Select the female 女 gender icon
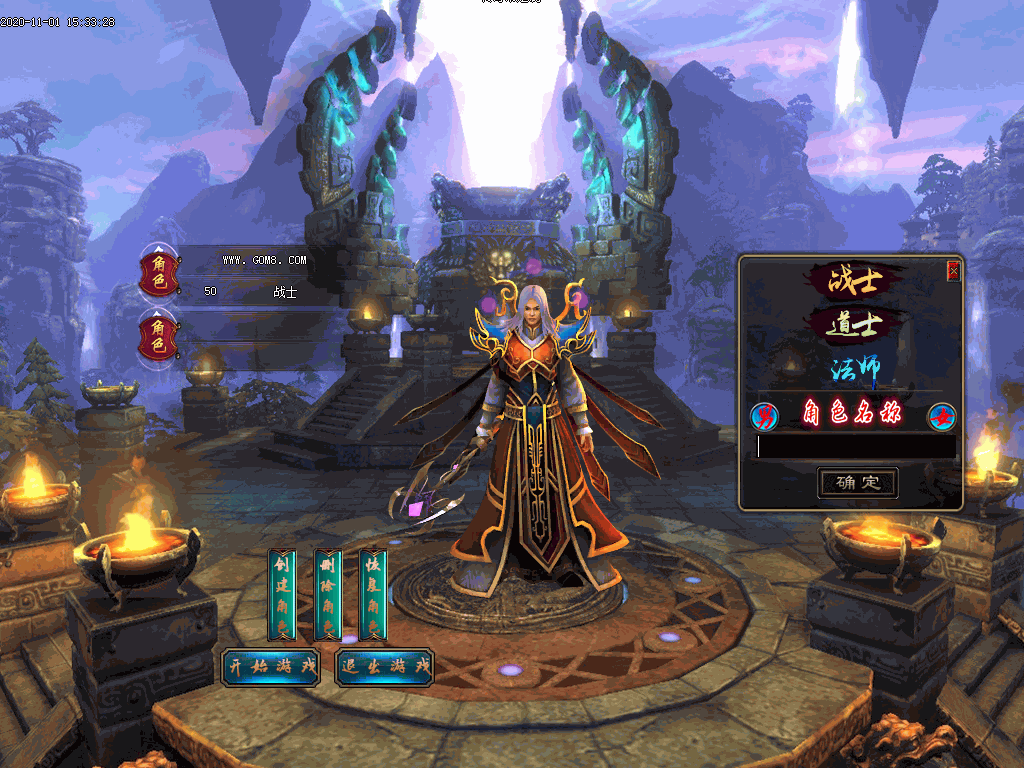 click(x=941, y=415)
